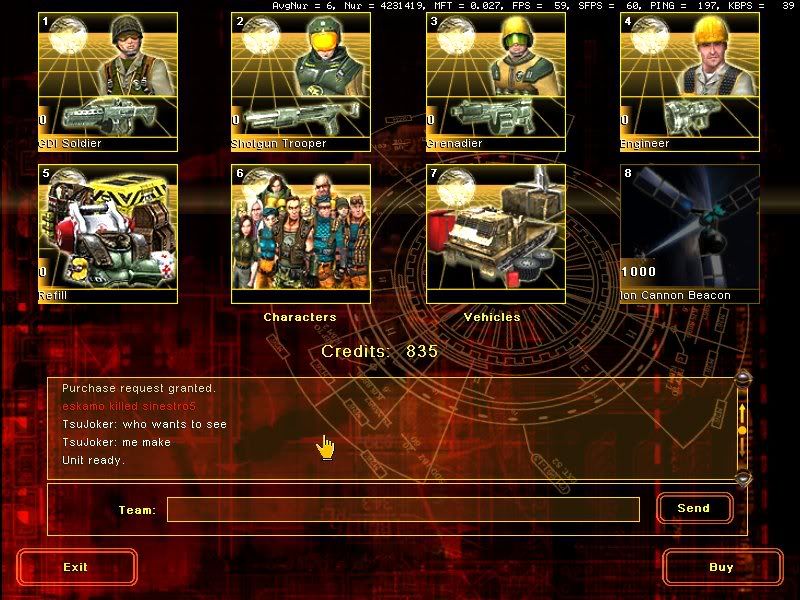Select the Ion Cannon Beacon item
This screenshot has width=800, height=600.
[689, 233]
